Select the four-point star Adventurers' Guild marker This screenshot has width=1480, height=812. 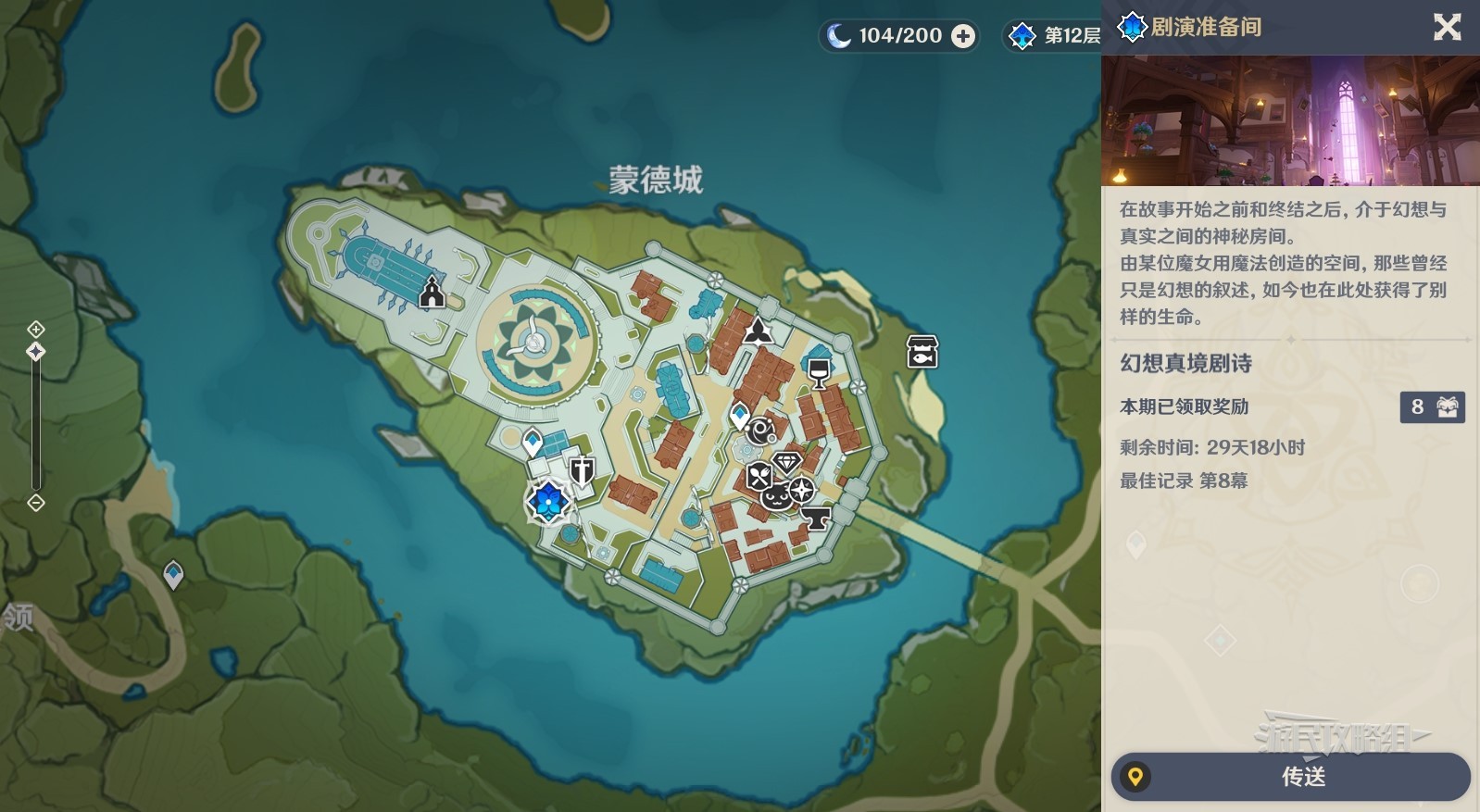pyautogui.click(x=800, y=490)
